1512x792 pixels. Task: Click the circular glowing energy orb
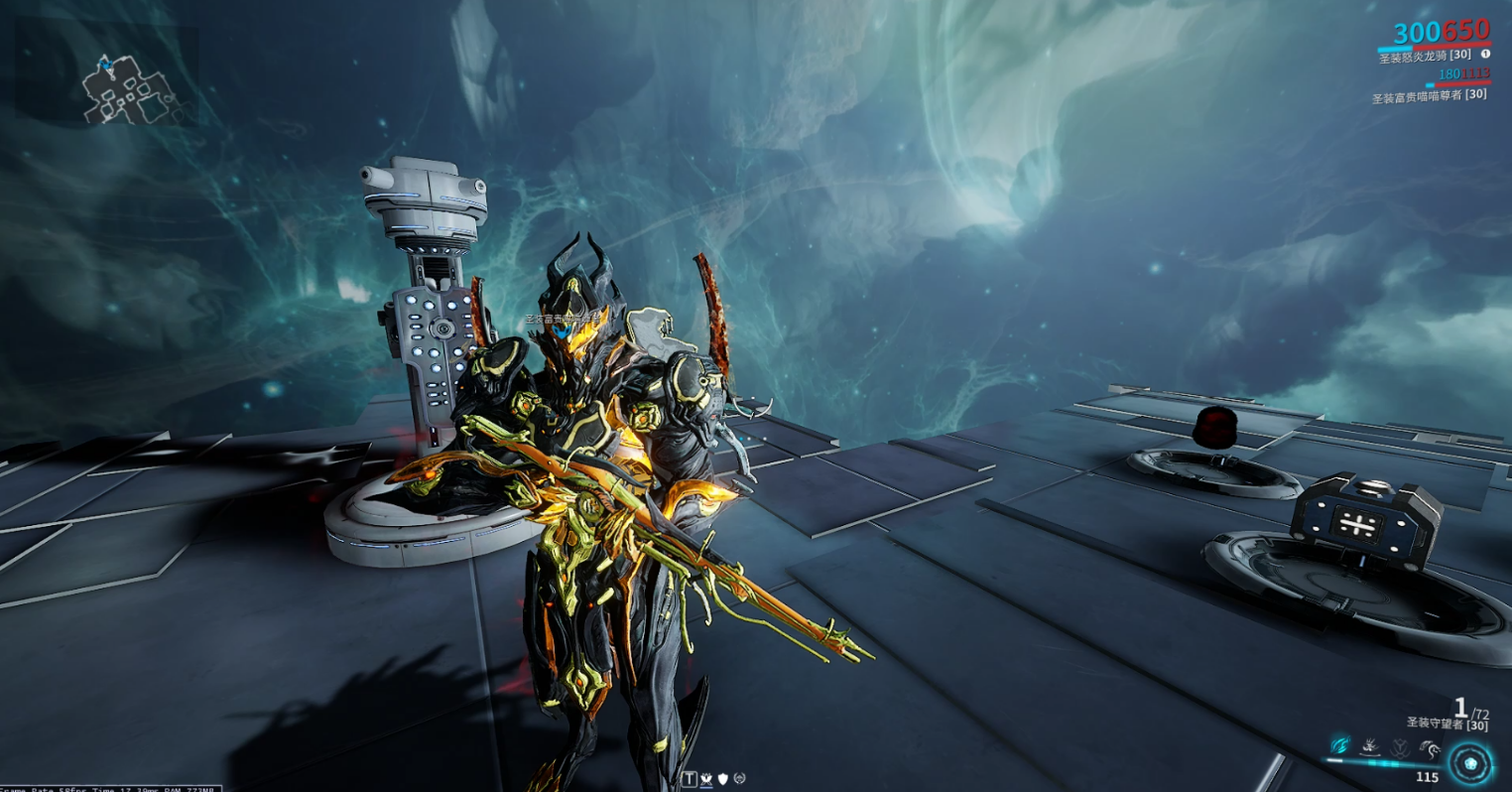click(x=1470, y=764)
